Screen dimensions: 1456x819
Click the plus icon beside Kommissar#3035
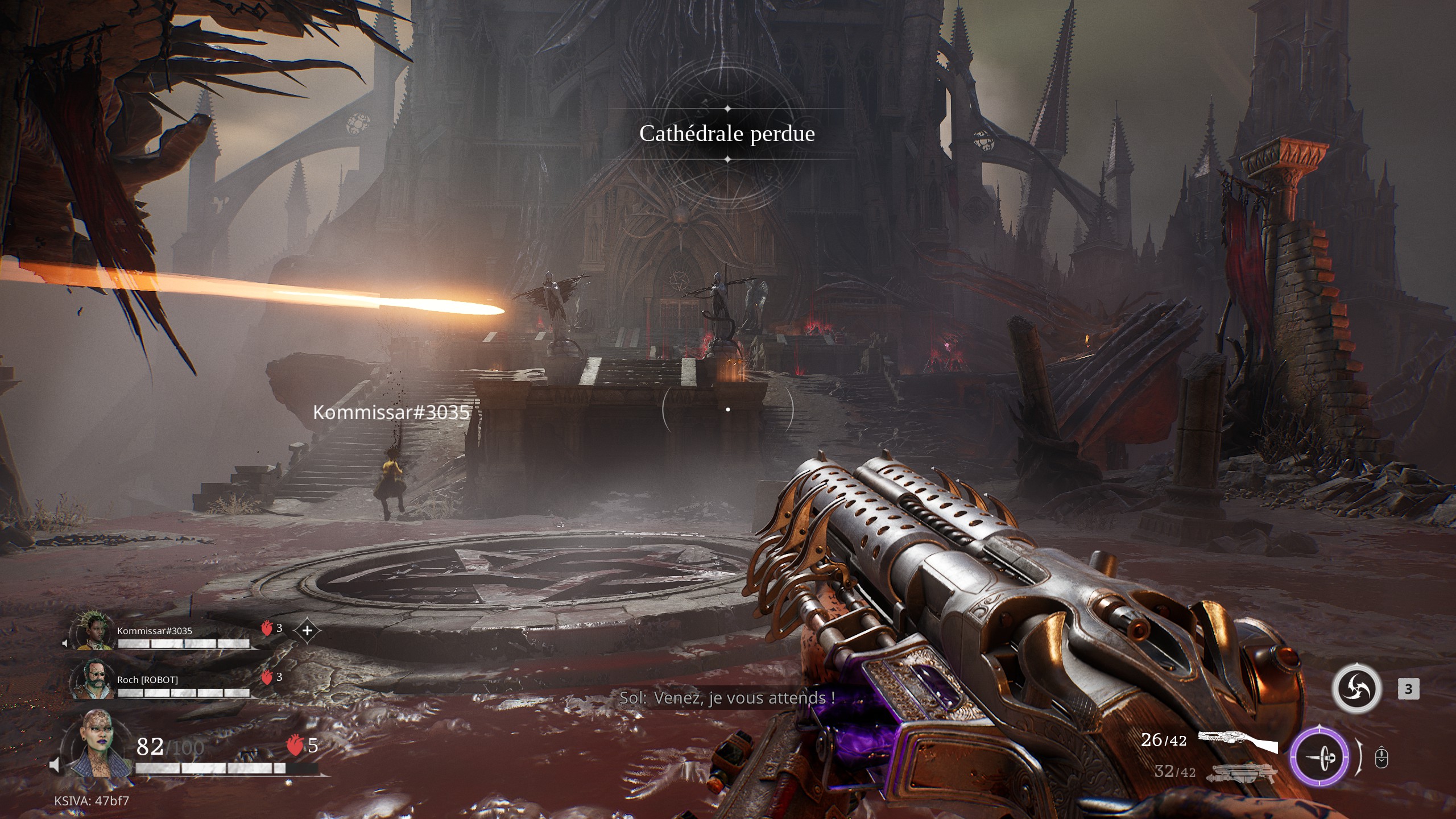pos(307,630)
